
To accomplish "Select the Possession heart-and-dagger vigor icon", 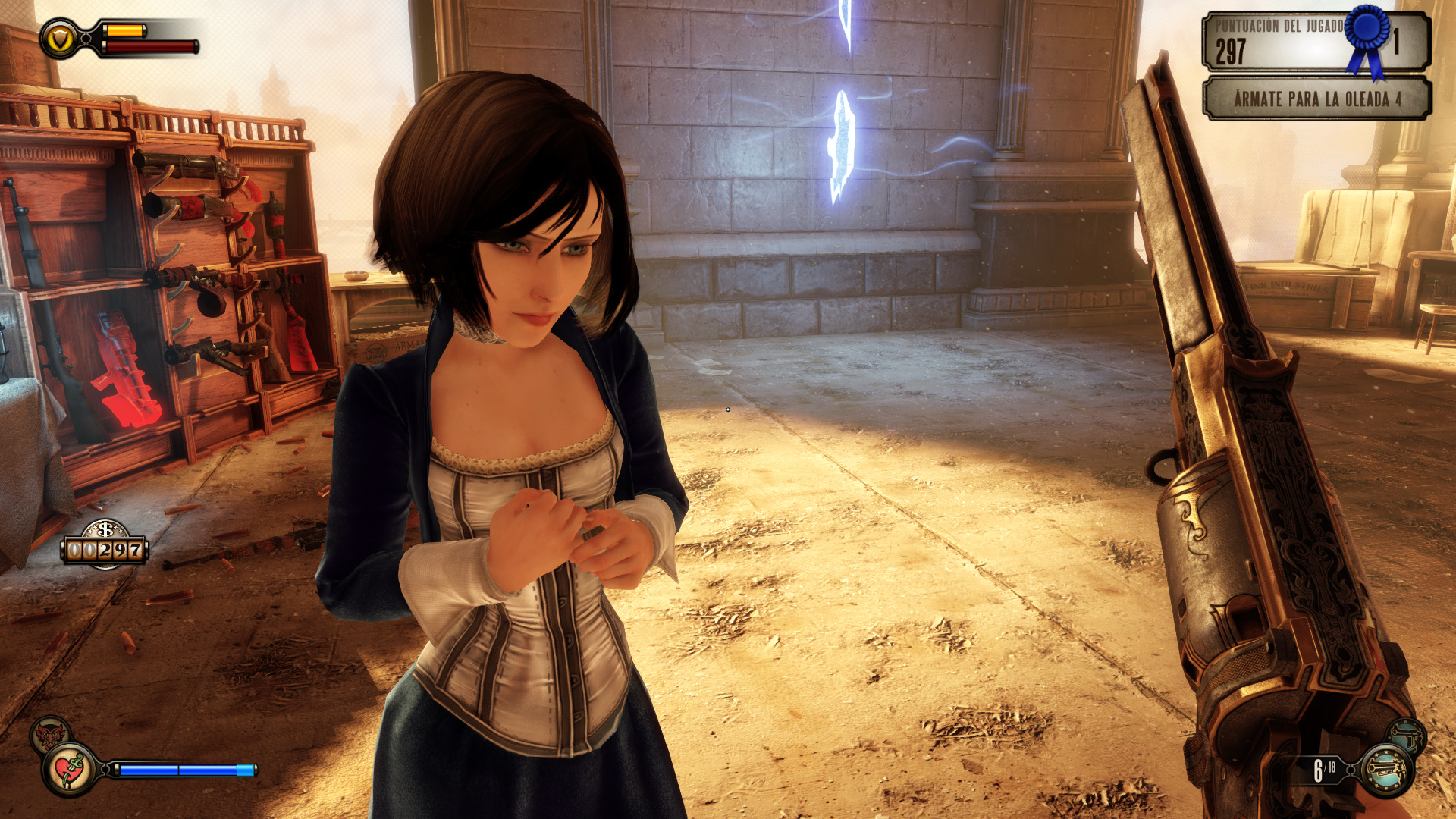I will [70, 770].
